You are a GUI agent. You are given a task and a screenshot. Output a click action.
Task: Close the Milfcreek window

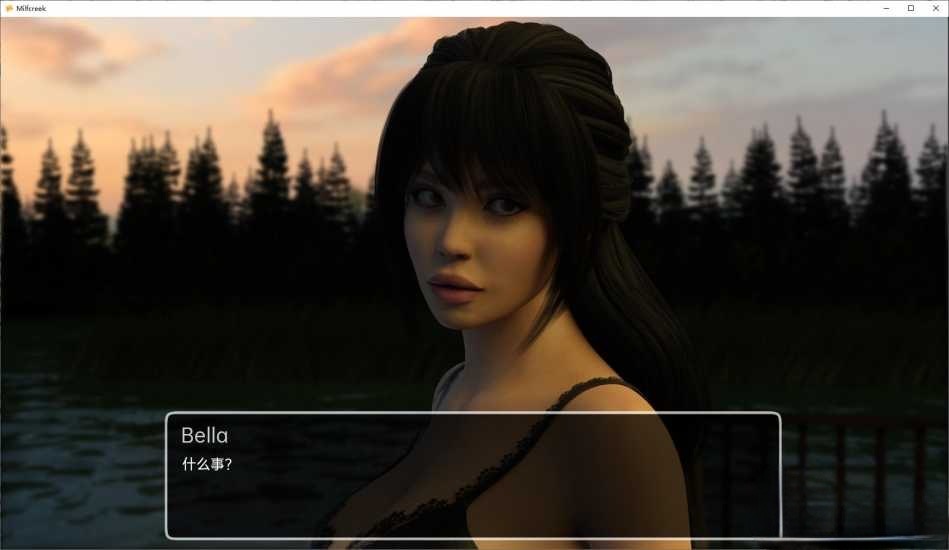point(934,8)
